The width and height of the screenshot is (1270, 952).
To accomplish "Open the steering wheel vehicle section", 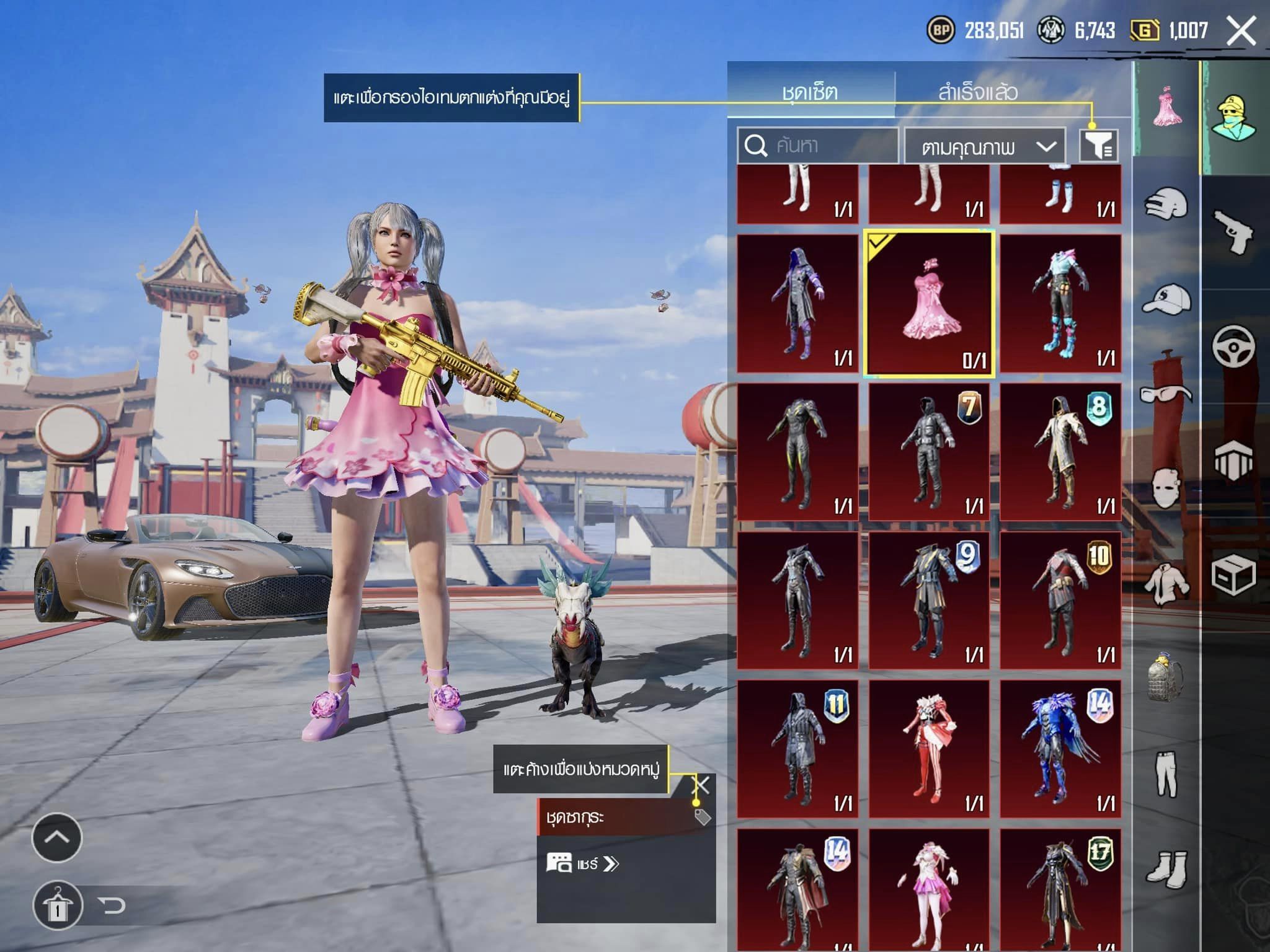I will (1233, 345).
